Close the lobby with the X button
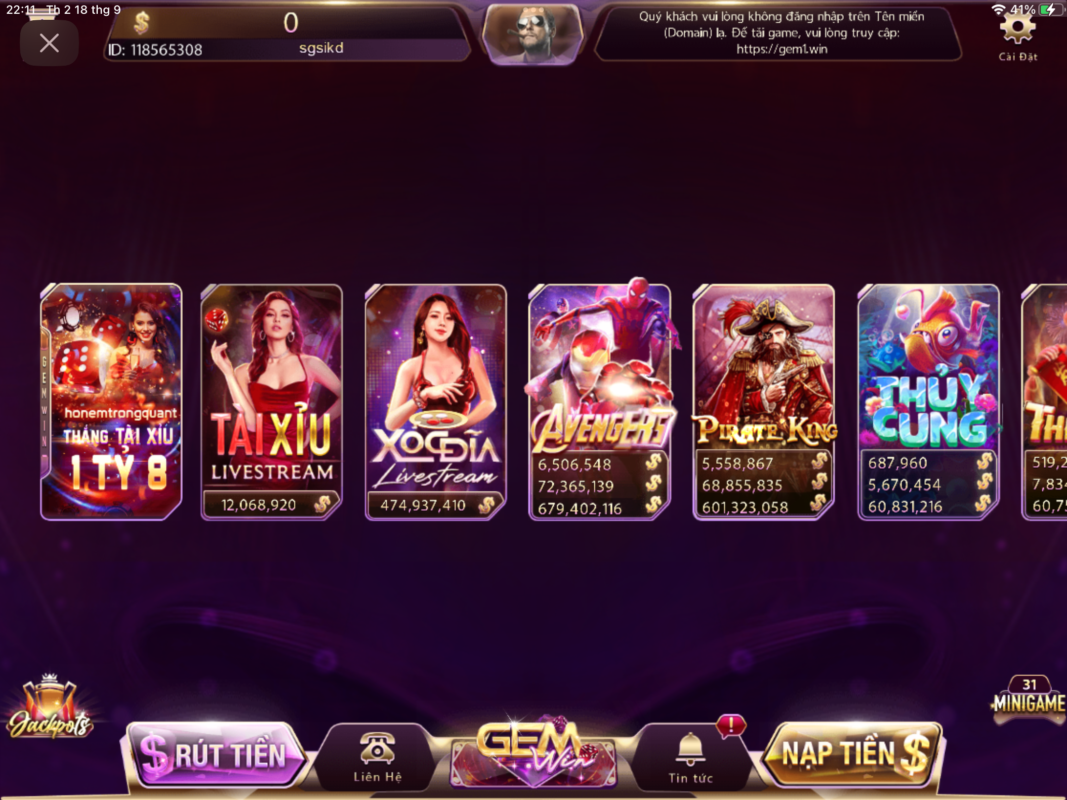The height and width of the screenshot is (800, 1067). click(49, 43)
